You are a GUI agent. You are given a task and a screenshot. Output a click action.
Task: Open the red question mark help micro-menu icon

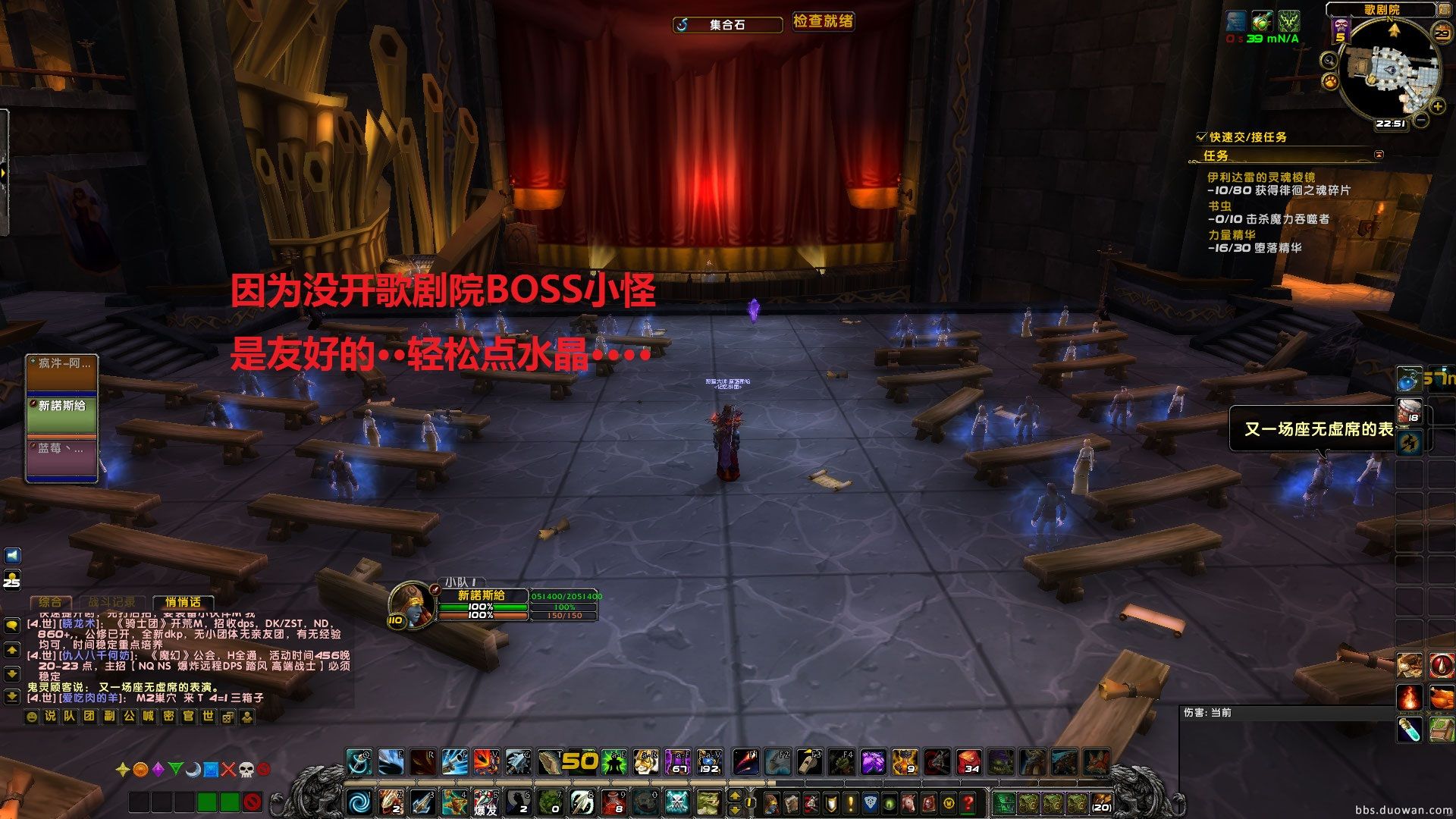[x=968, y=802]
